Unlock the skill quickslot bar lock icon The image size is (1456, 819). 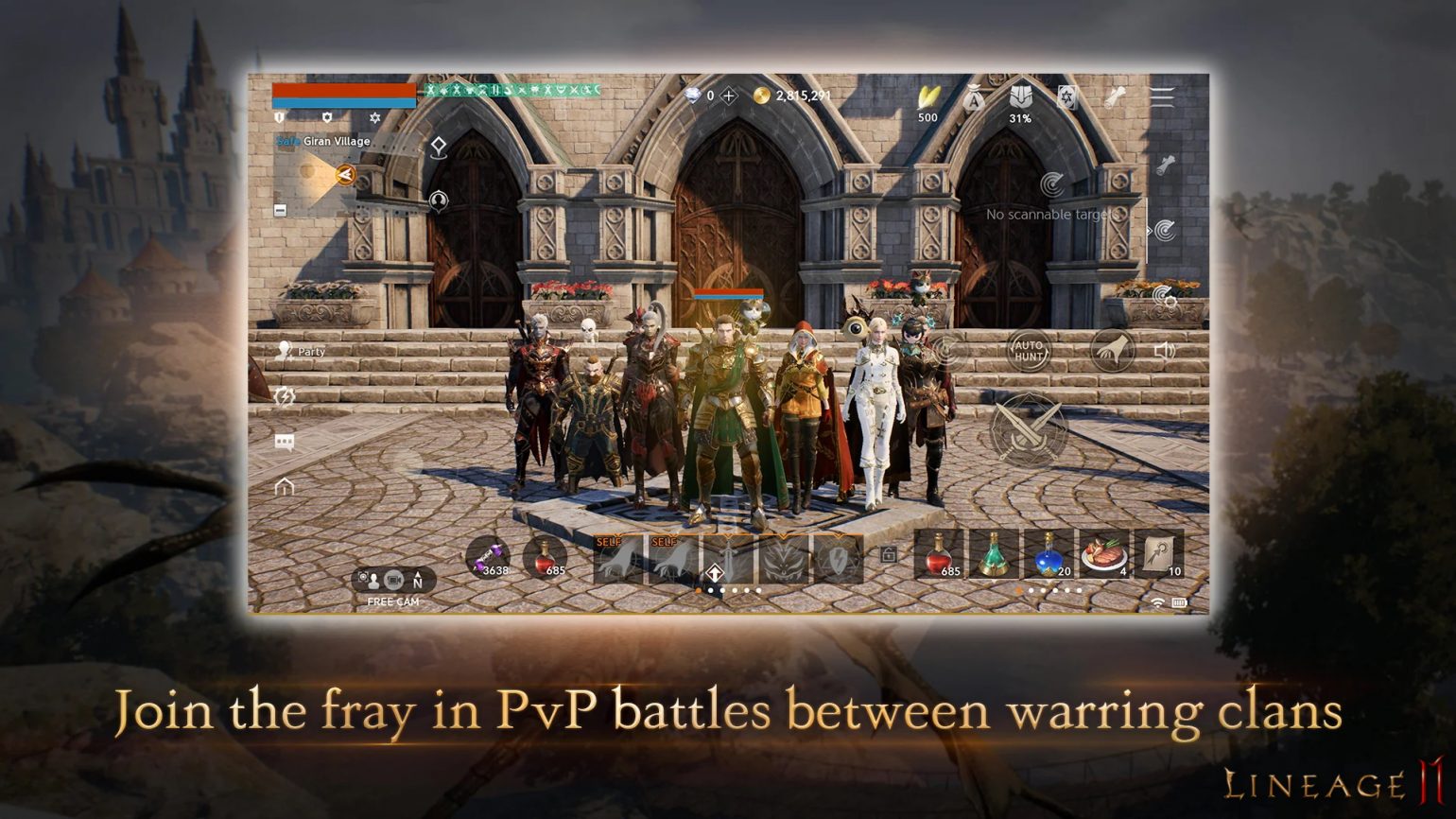coord(888,555)
